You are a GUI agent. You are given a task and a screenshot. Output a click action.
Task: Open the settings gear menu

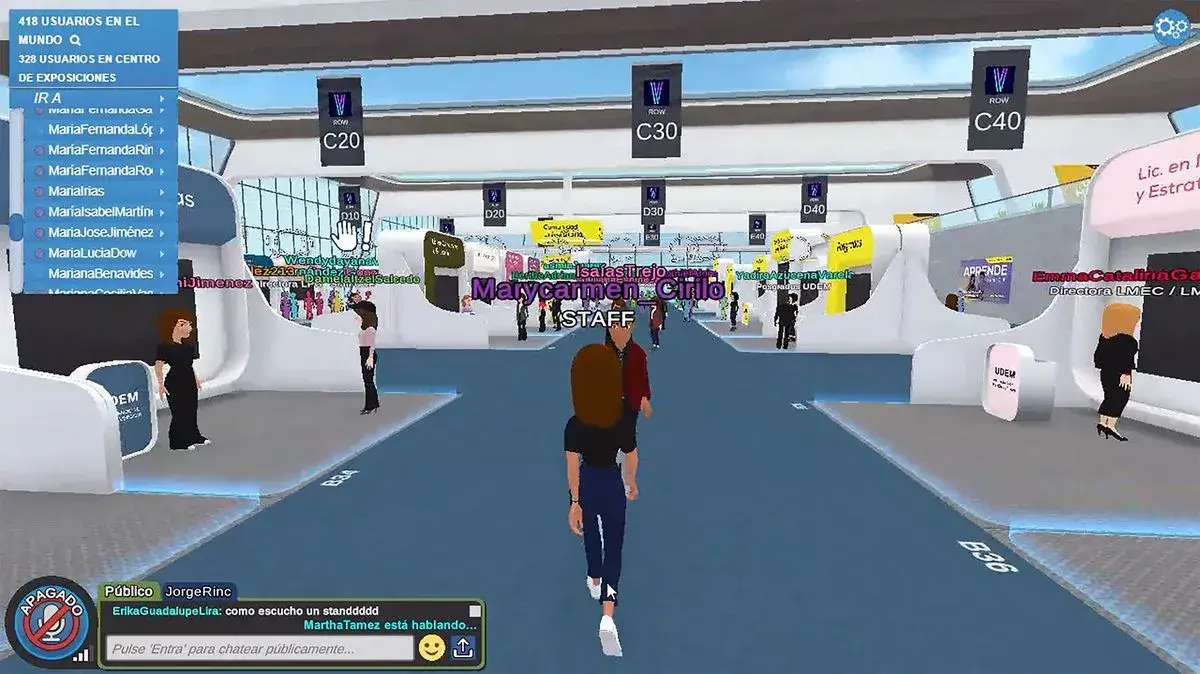coord(1170,27)
